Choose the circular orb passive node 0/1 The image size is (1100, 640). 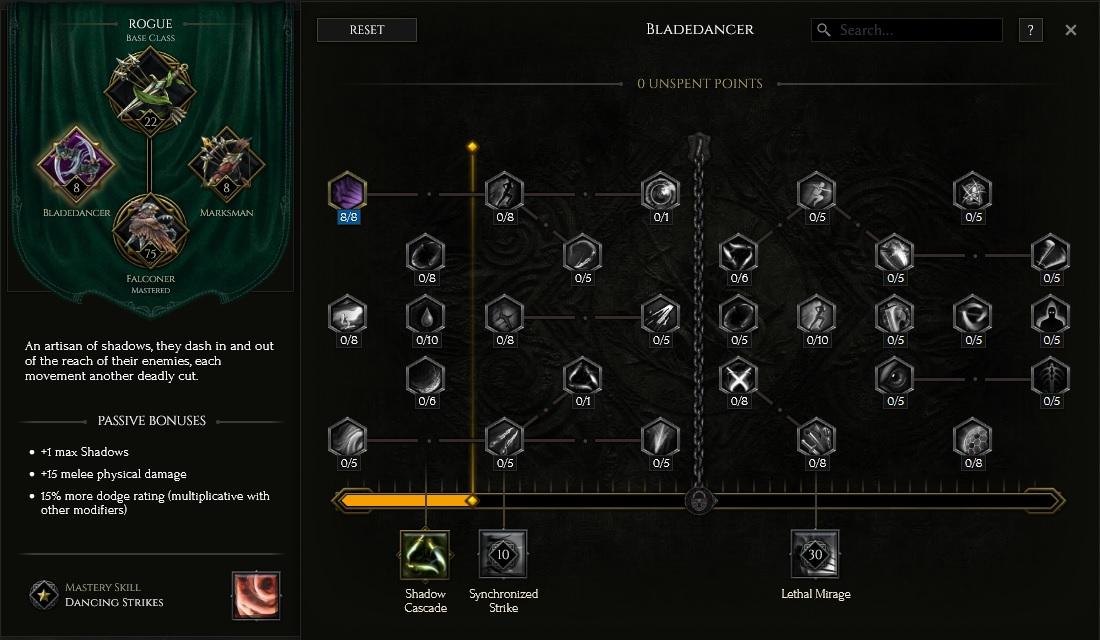coord(660,192)
